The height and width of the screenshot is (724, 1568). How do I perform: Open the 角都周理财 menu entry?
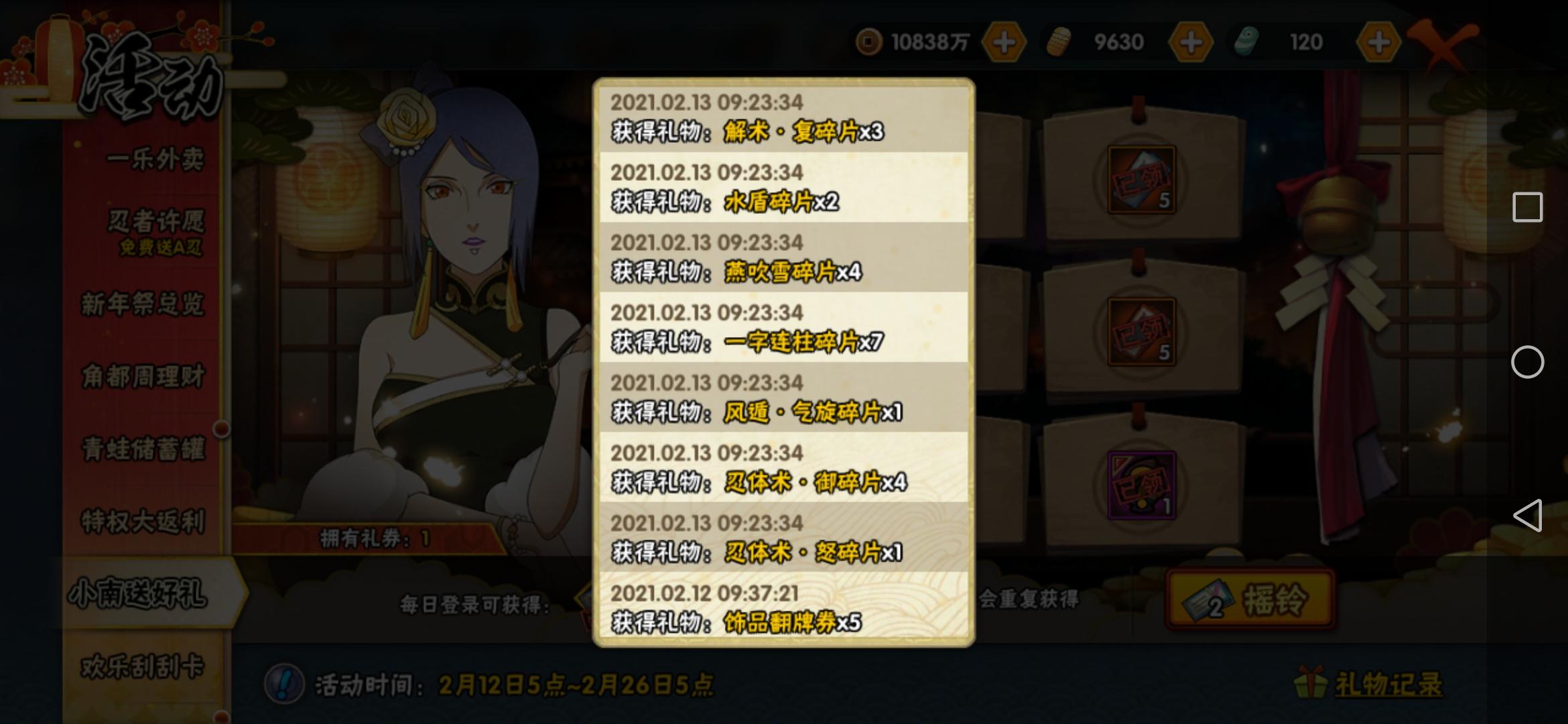(143, 375)
